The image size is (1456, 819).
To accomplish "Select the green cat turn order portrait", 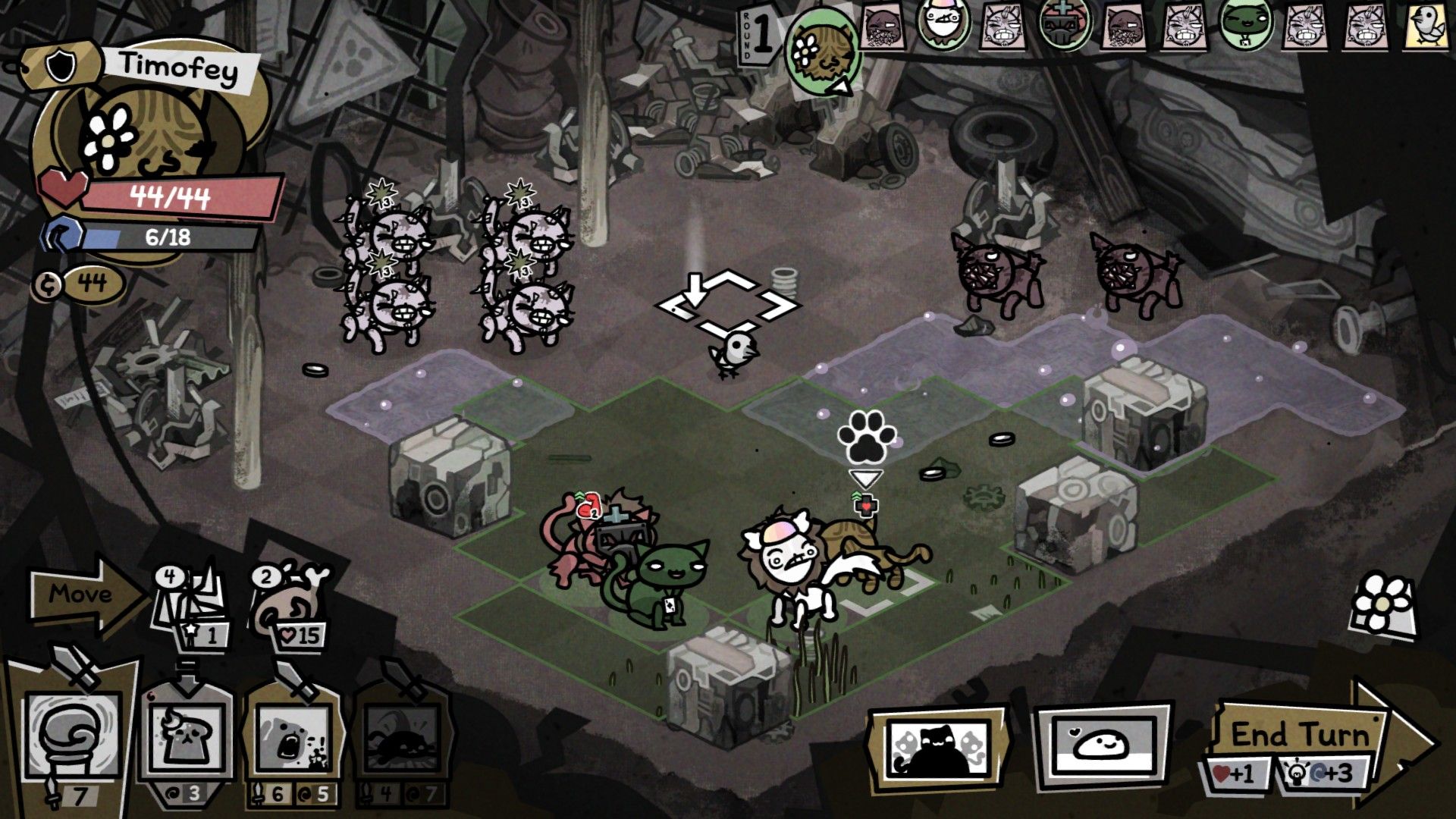I will [1244, 25].
